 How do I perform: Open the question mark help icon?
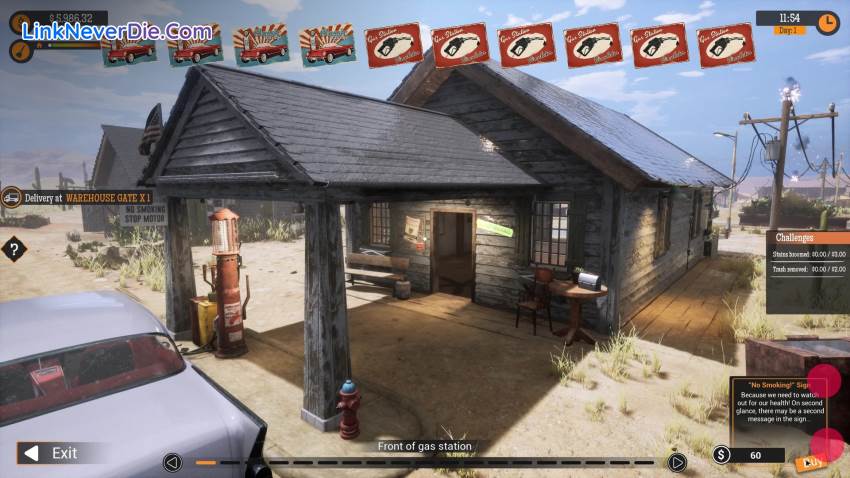(x=13, y=249)
